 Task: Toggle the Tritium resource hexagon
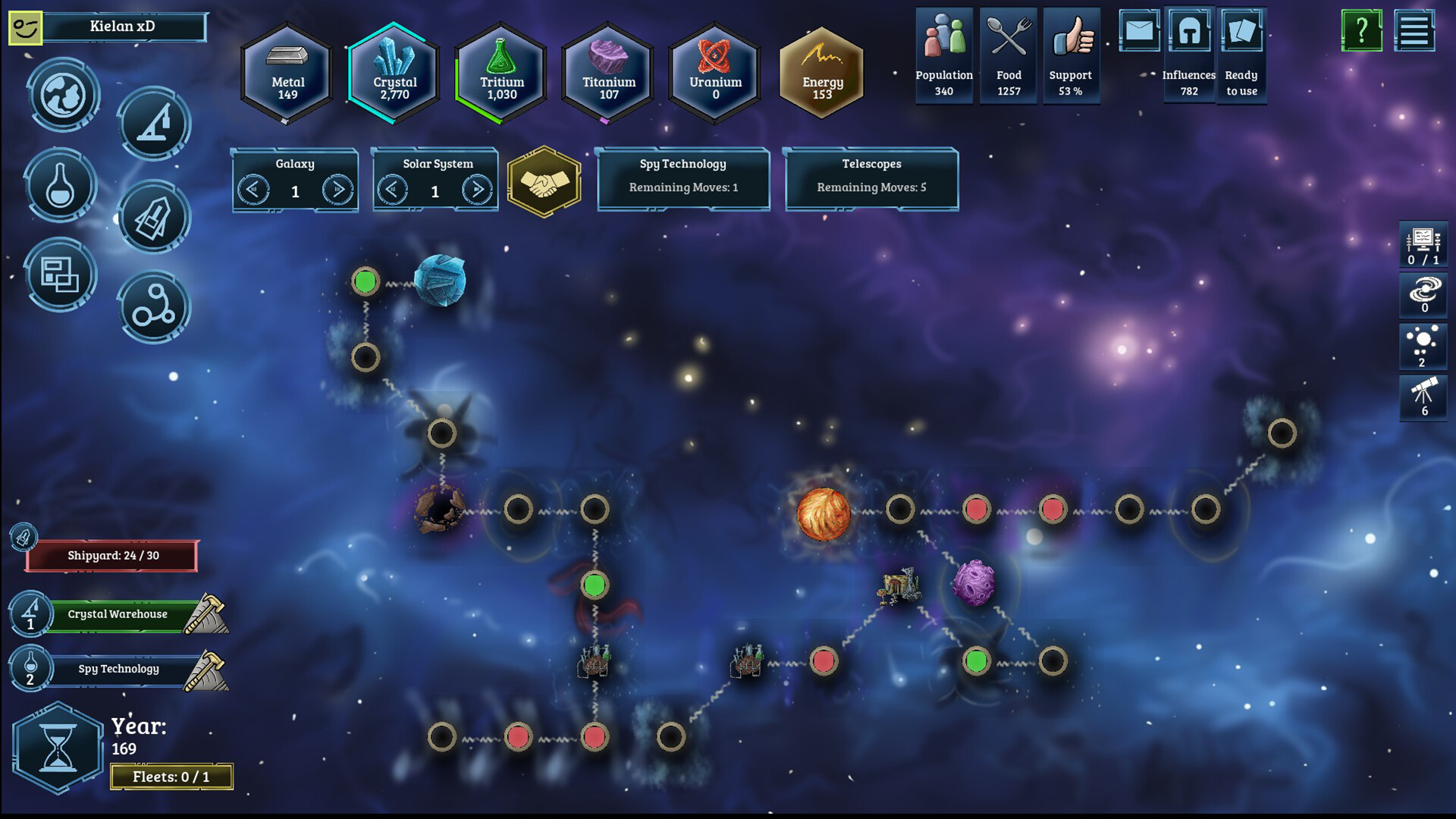[x=500, y=74]
